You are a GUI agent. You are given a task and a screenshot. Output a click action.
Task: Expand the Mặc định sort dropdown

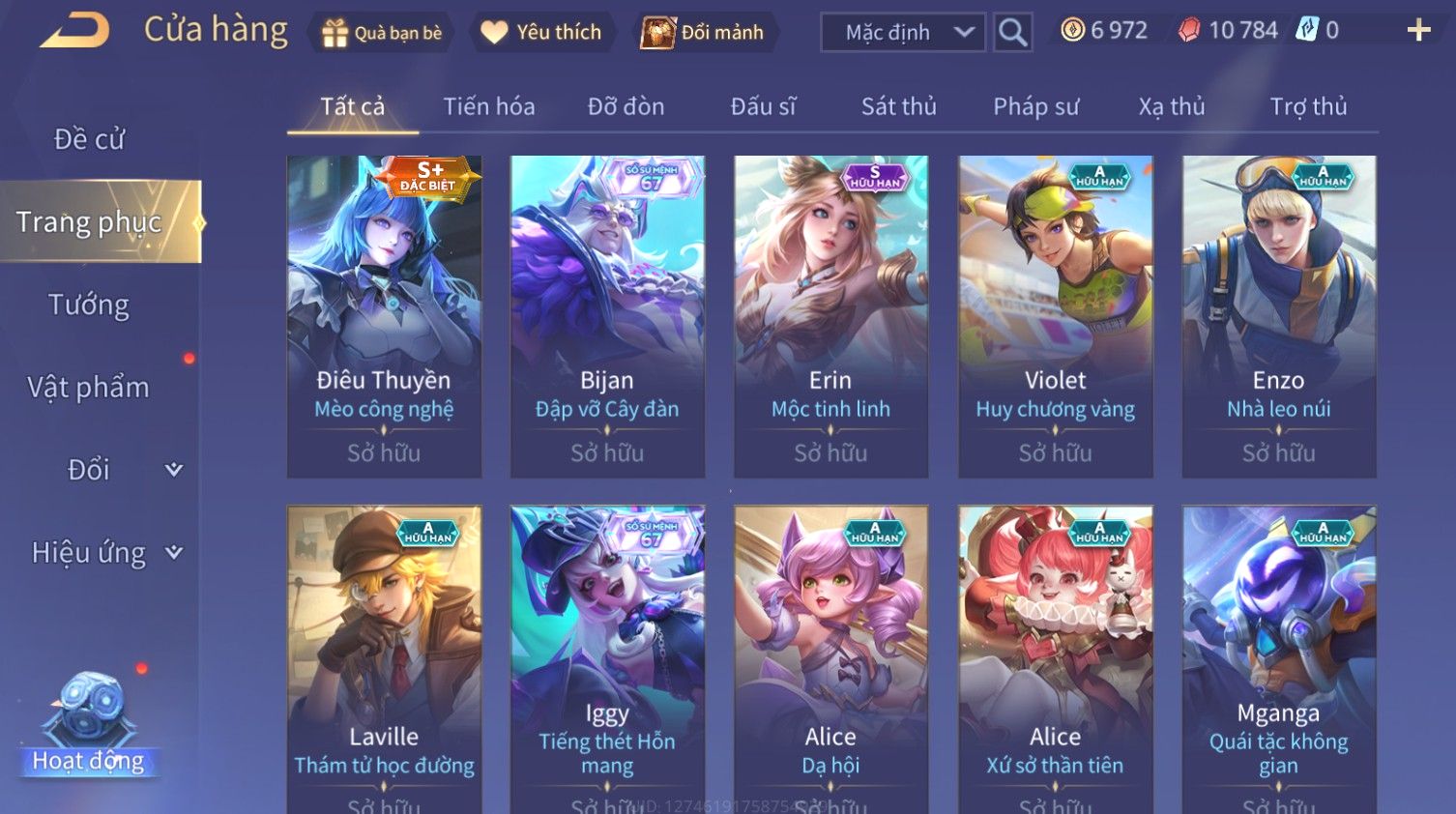click(903, 33)
